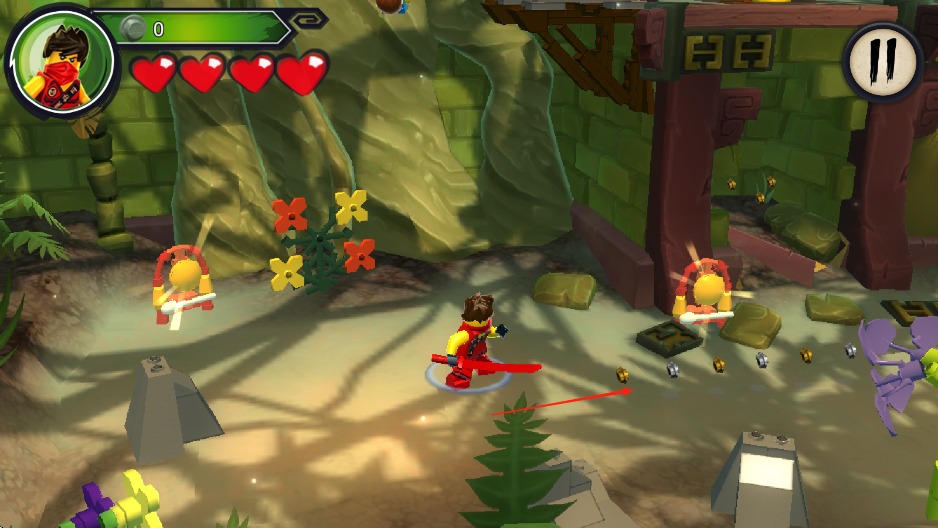Pause the game with the round button

point(882,63)
